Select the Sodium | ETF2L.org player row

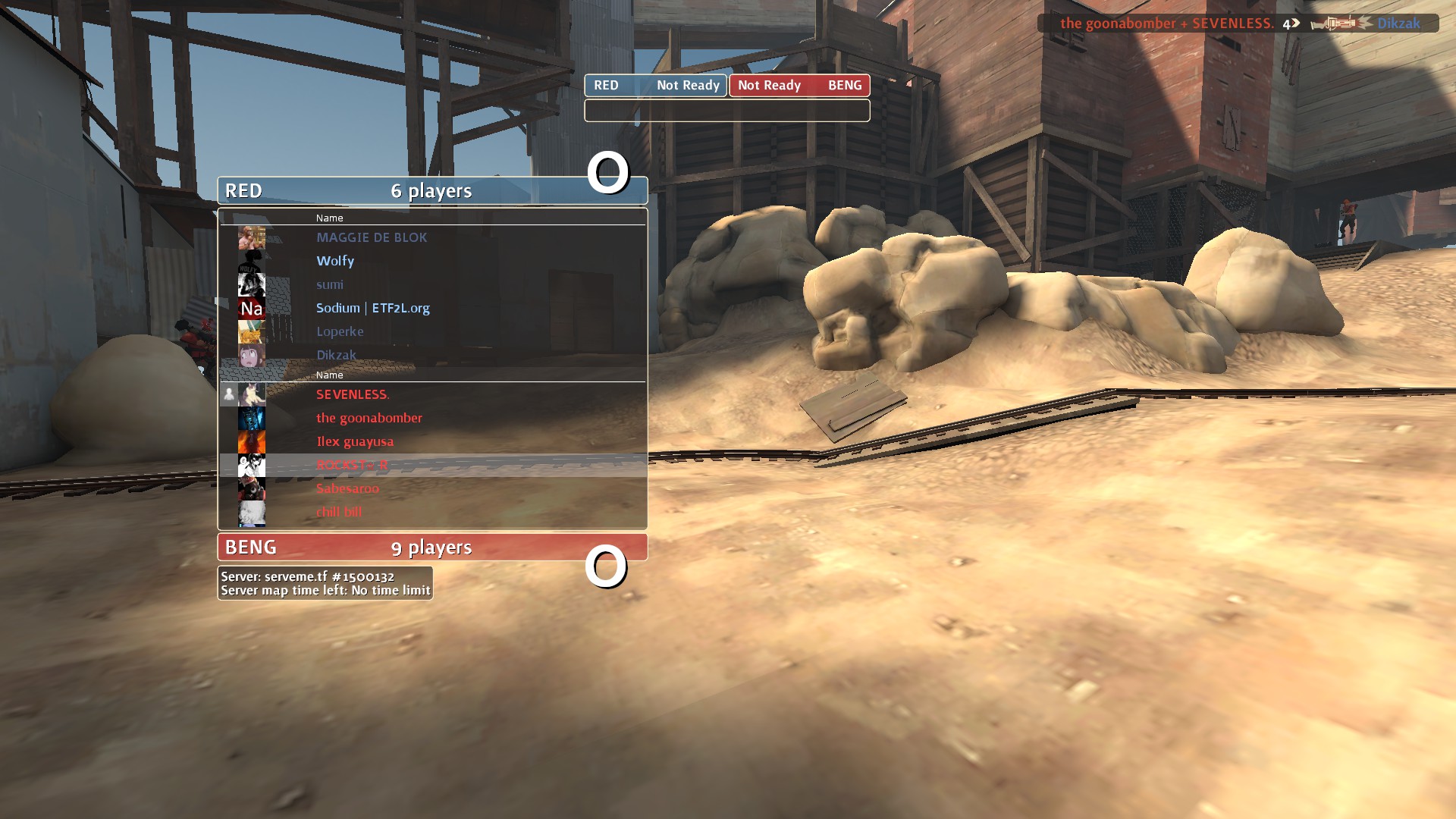[372, 308]
